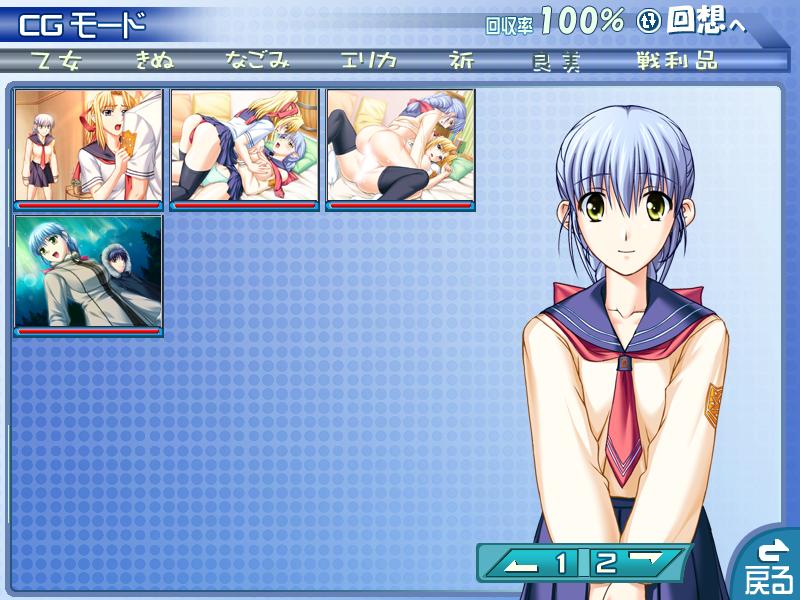Select page 1 of the gallery
This screenshot has height=600, width=800.
562,564
